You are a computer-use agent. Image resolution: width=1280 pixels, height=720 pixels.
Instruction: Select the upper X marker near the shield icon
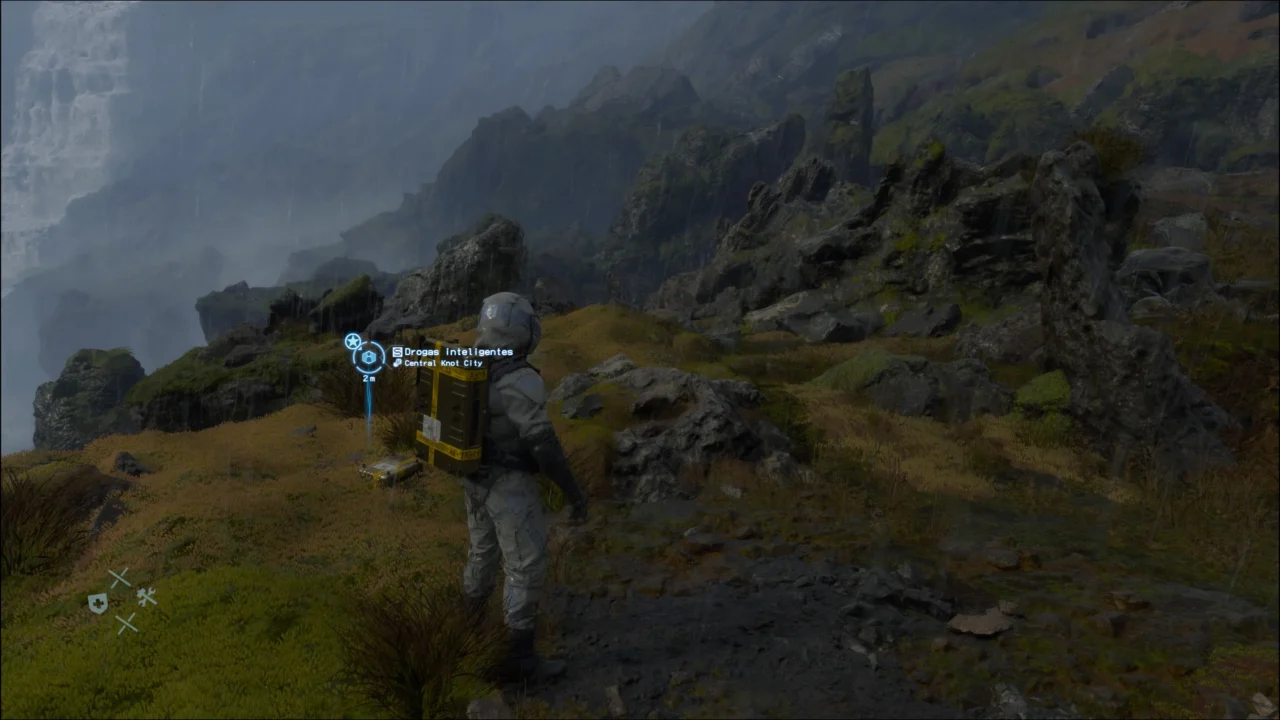pos(119,578)
